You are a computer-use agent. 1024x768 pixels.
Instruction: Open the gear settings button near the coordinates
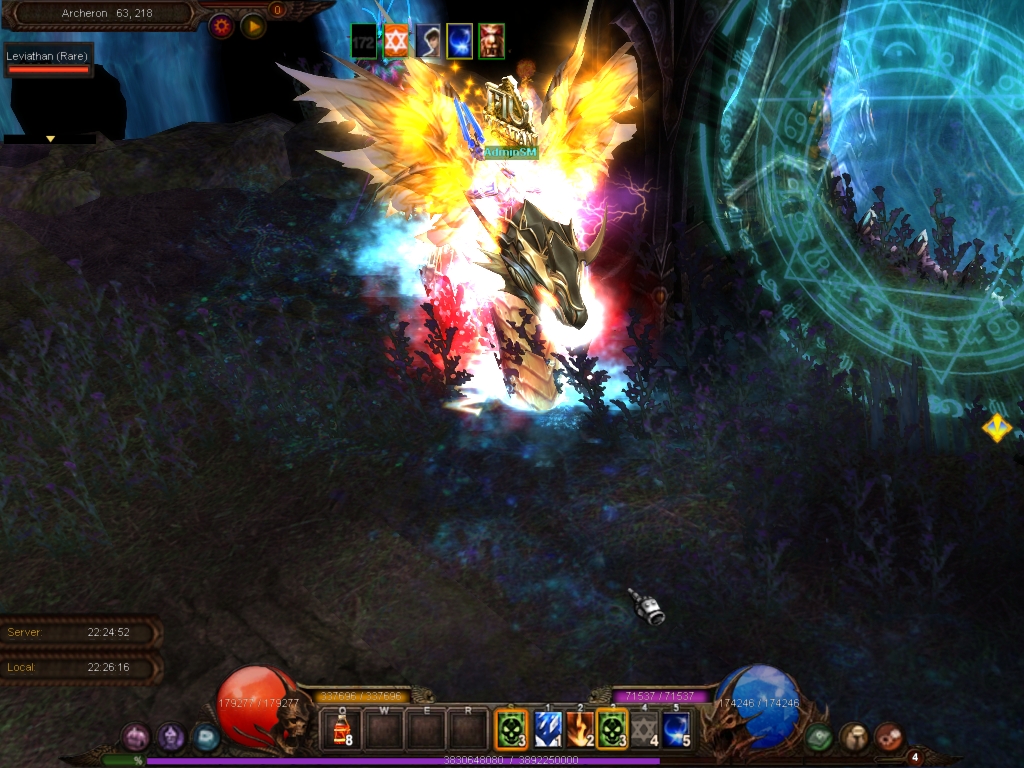pos(221,26)
